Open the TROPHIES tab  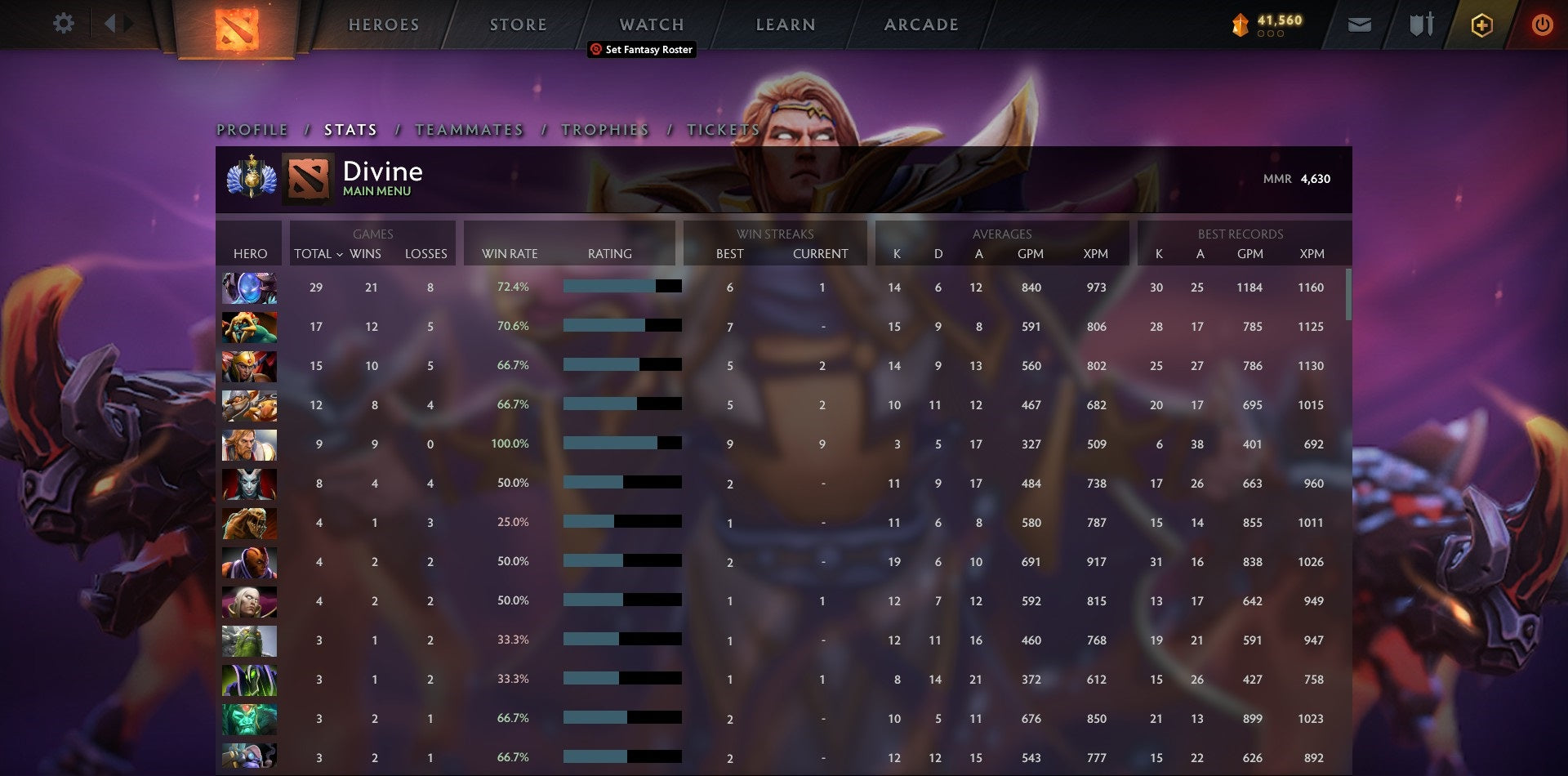604,130
